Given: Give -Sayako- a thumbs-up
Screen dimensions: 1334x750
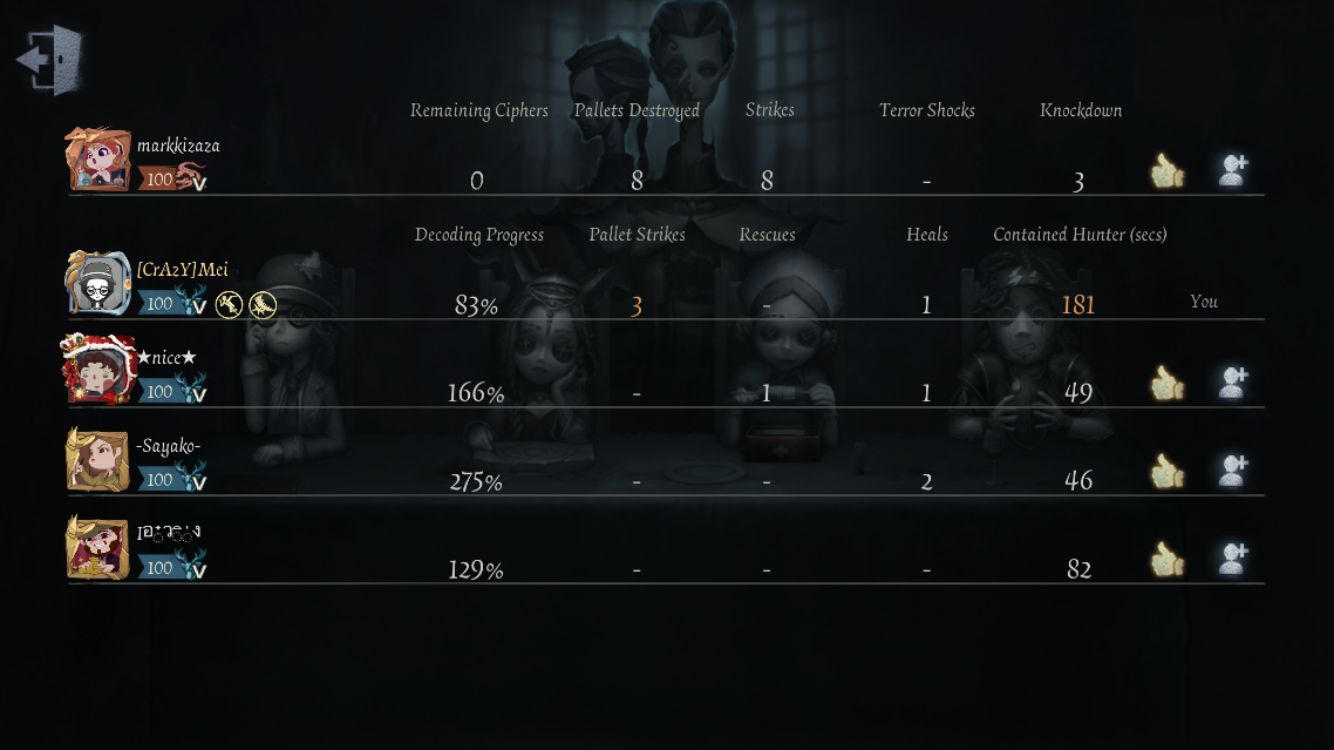Looking at the screenshot, I should pyautogui.click(x=1167, y=472).
